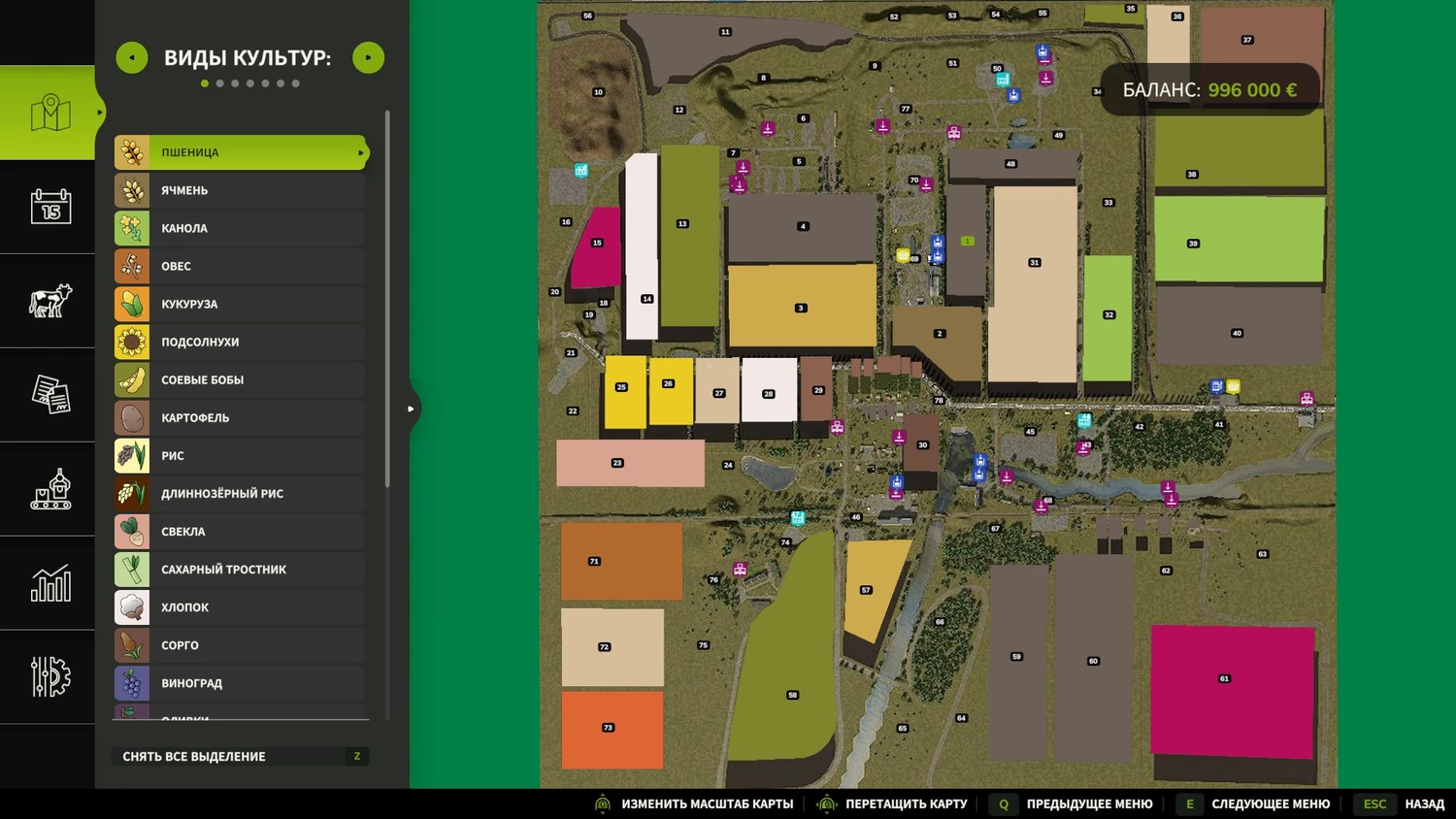Go to the next map filter page
The width and height of the screenshot is (1456, 819).
click(368, 58)
